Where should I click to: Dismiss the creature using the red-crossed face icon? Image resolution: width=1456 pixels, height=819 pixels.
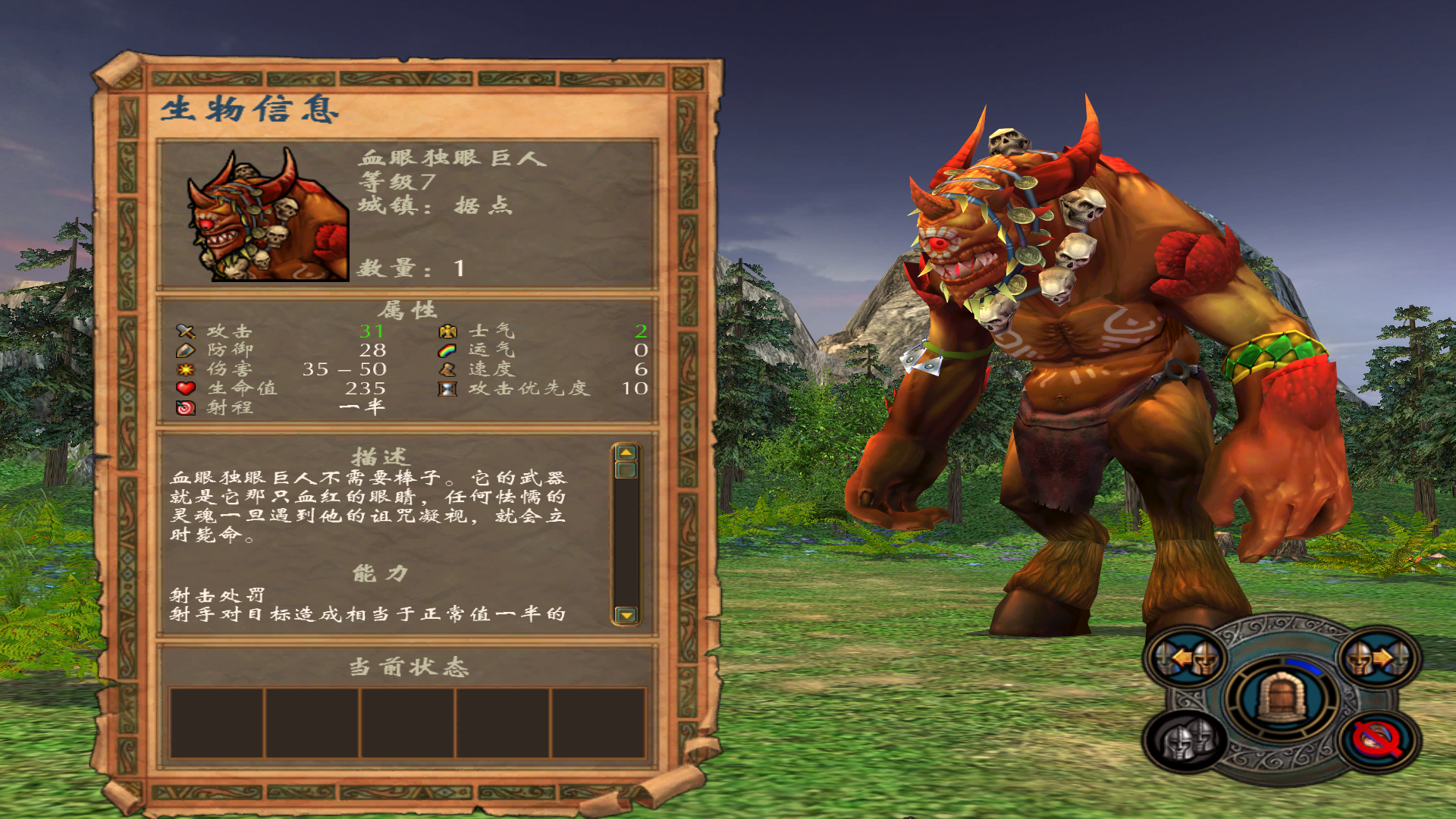tap(1378, 739)
